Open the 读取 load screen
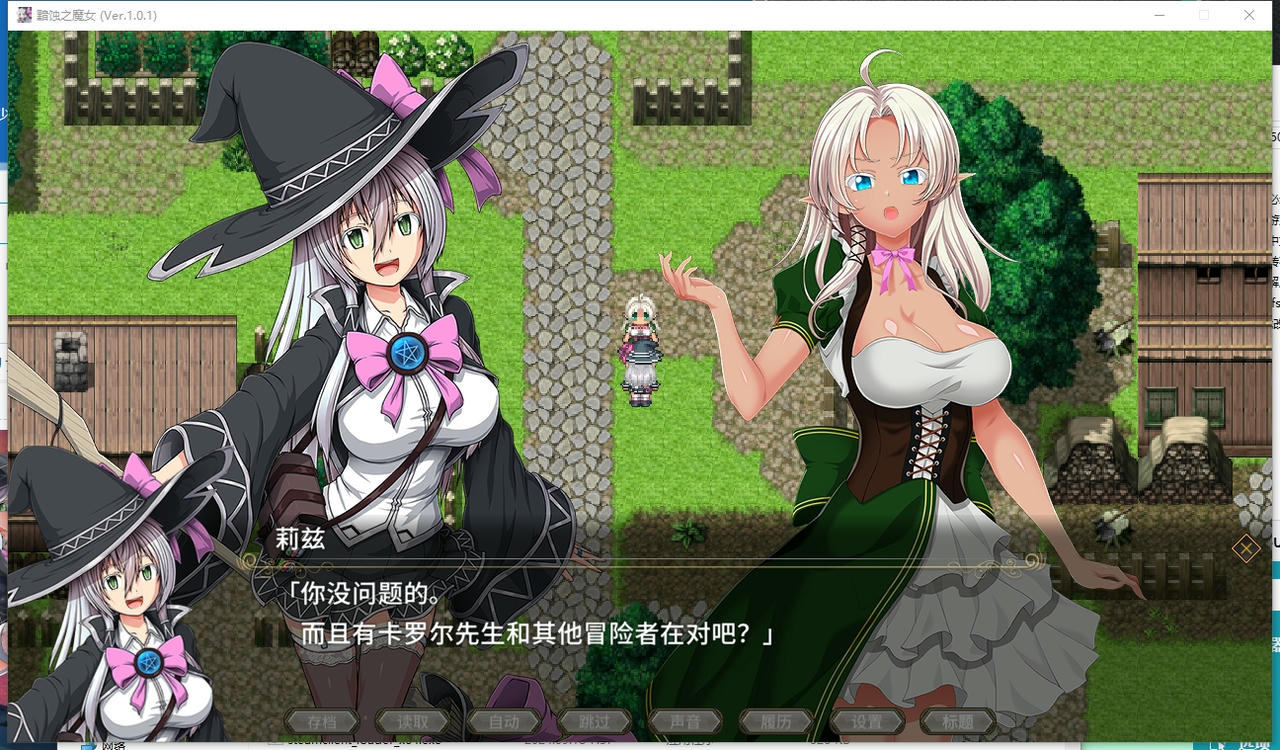This screenshot has height=750, width=1280. tap(413, 720)
